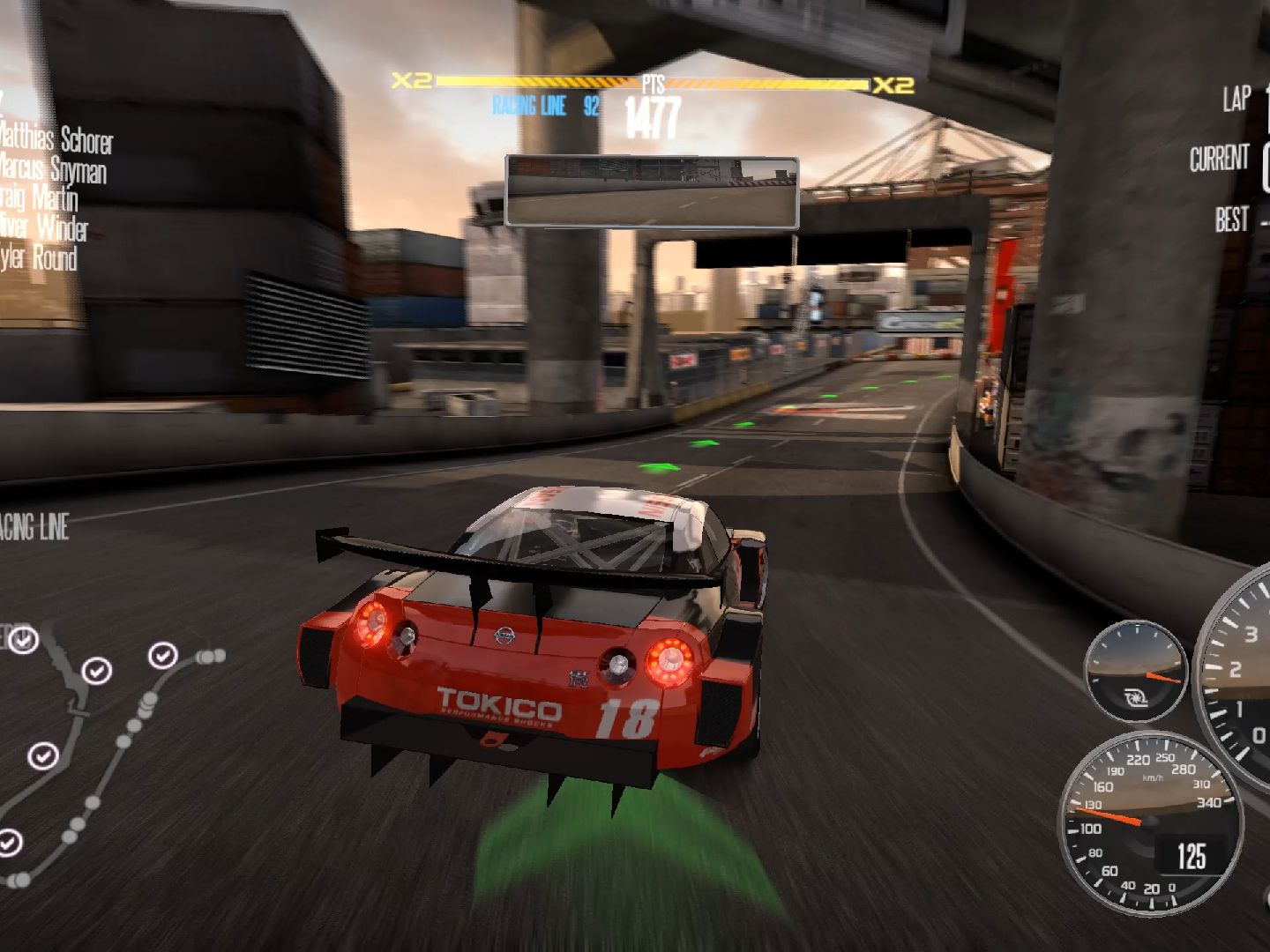Screen dimensions: 1270x952
Task: Select Matthias Schorer in the standings list
Action: [x=55, y=139]
